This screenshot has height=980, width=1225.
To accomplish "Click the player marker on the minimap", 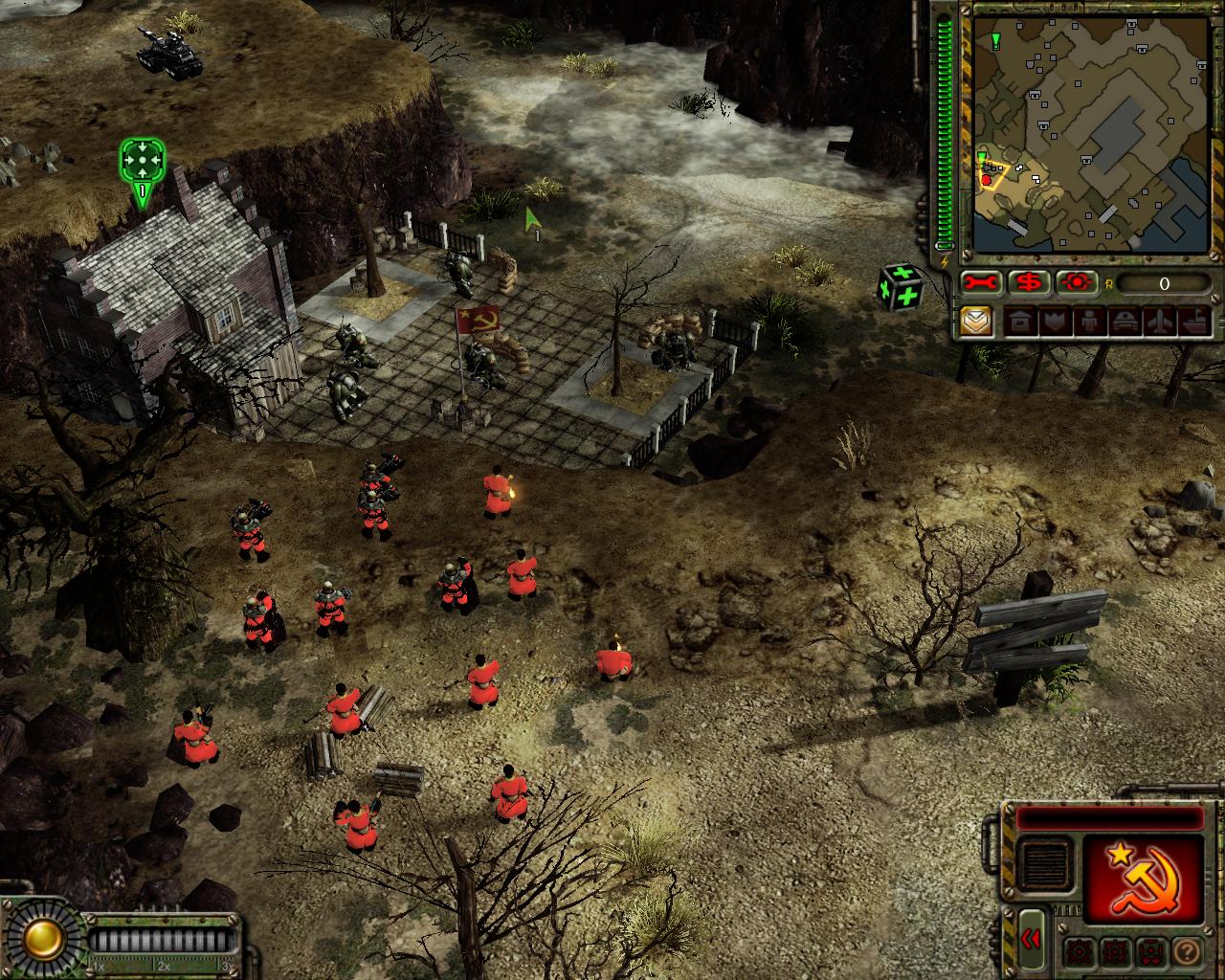I will pos(987,180).
